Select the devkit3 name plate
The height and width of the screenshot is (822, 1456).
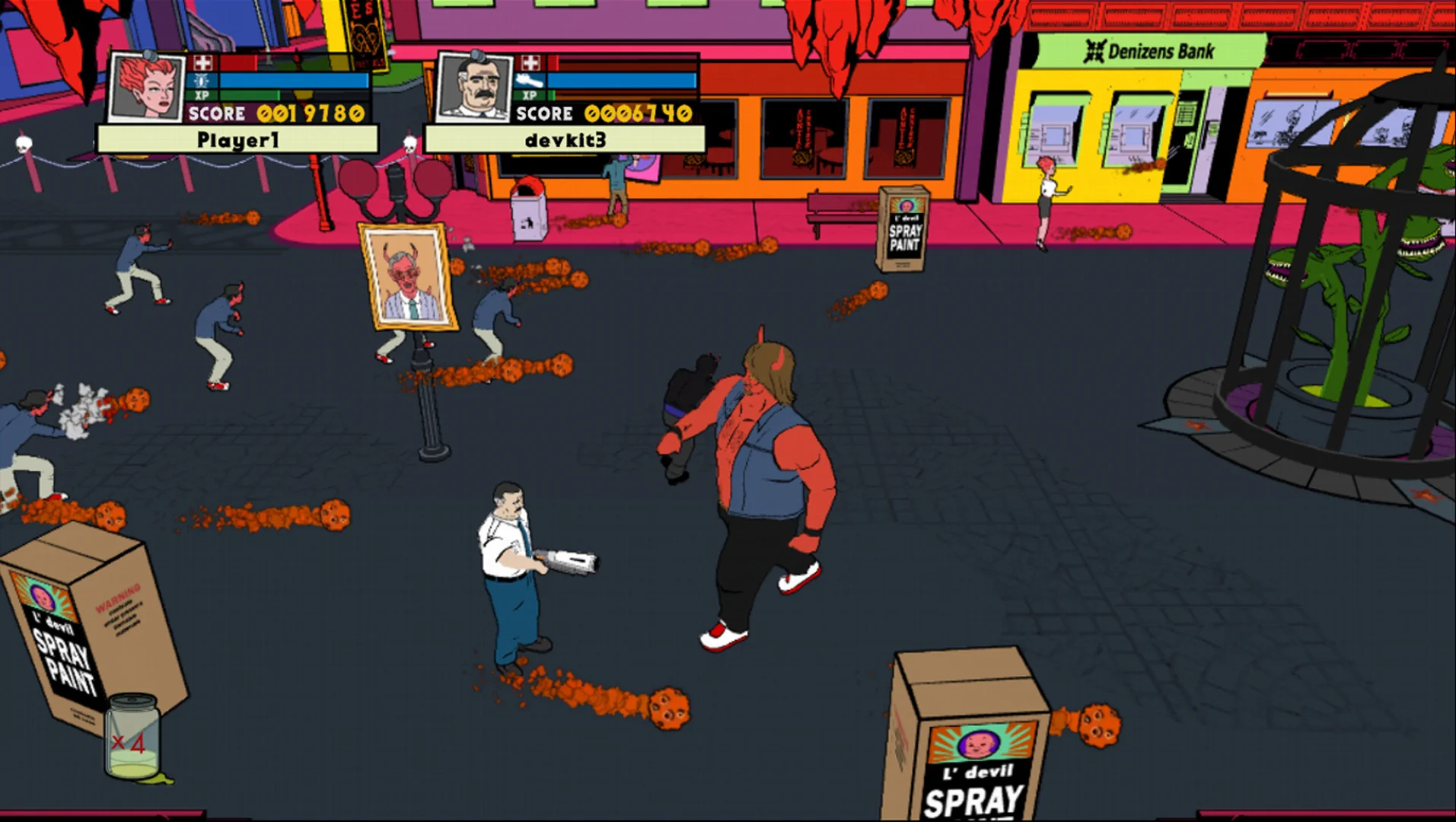coord(565,140)
